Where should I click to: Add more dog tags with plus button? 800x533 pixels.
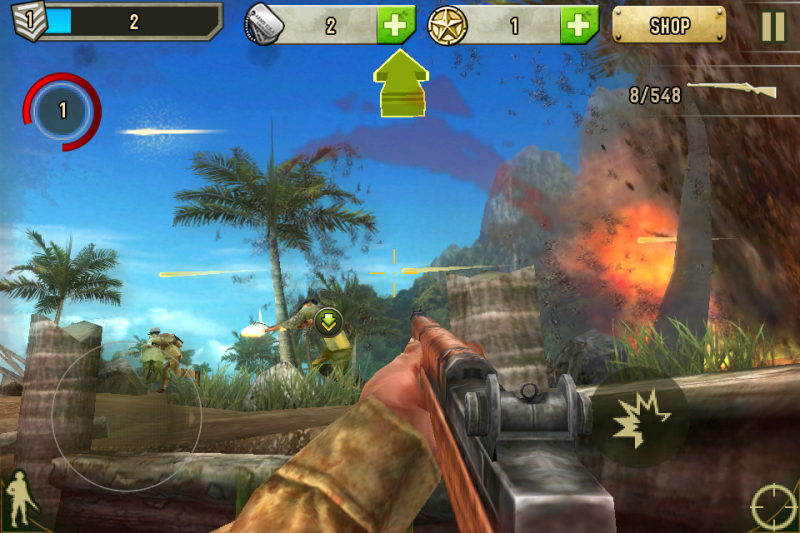[x=396, y=25]
